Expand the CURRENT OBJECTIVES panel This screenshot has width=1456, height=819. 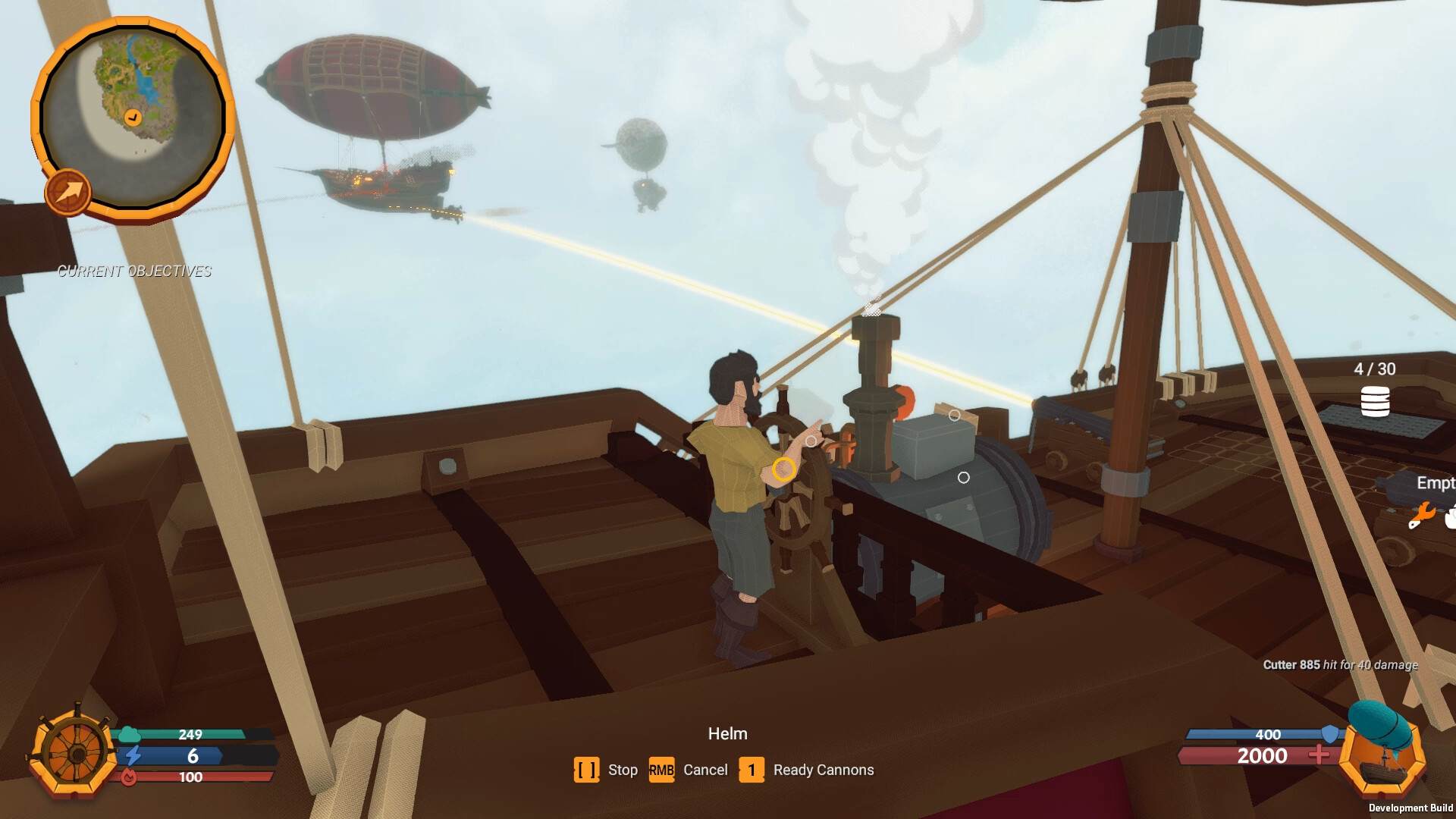click(x=135, y=271)
